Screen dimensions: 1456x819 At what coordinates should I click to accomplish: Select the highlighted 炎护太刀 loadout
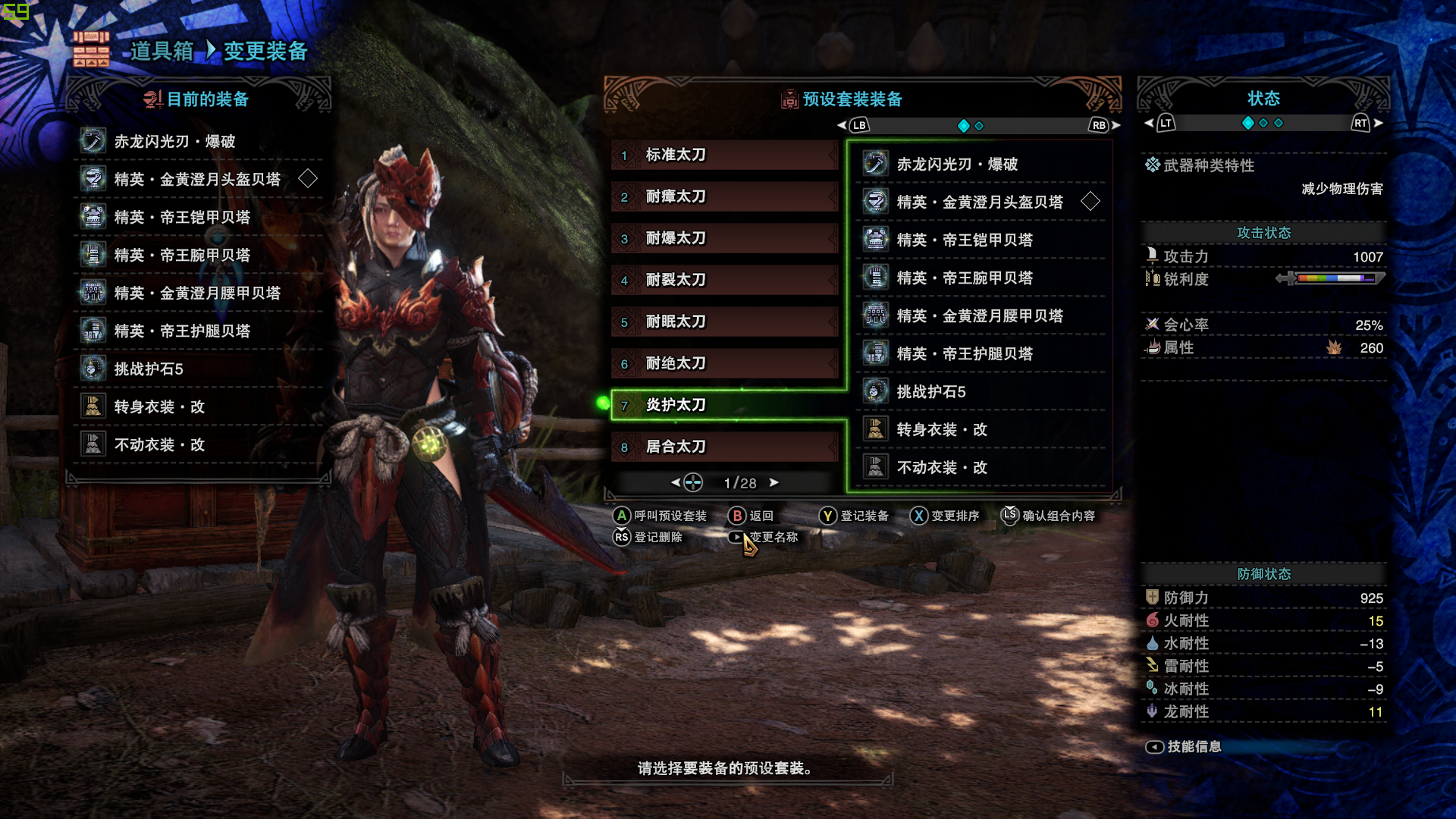point(724,406)
